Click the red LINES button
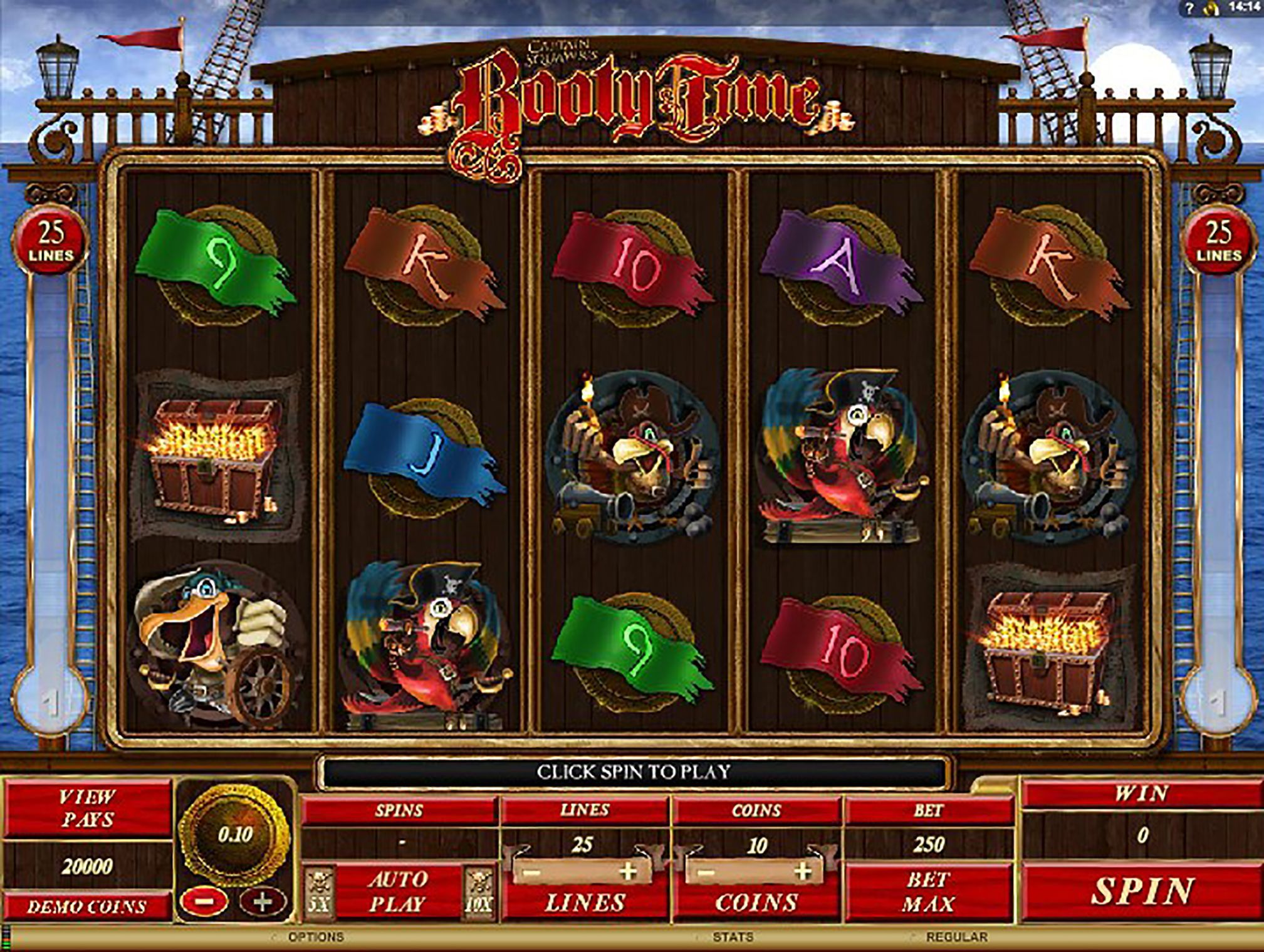 click(x=585, y=903)
